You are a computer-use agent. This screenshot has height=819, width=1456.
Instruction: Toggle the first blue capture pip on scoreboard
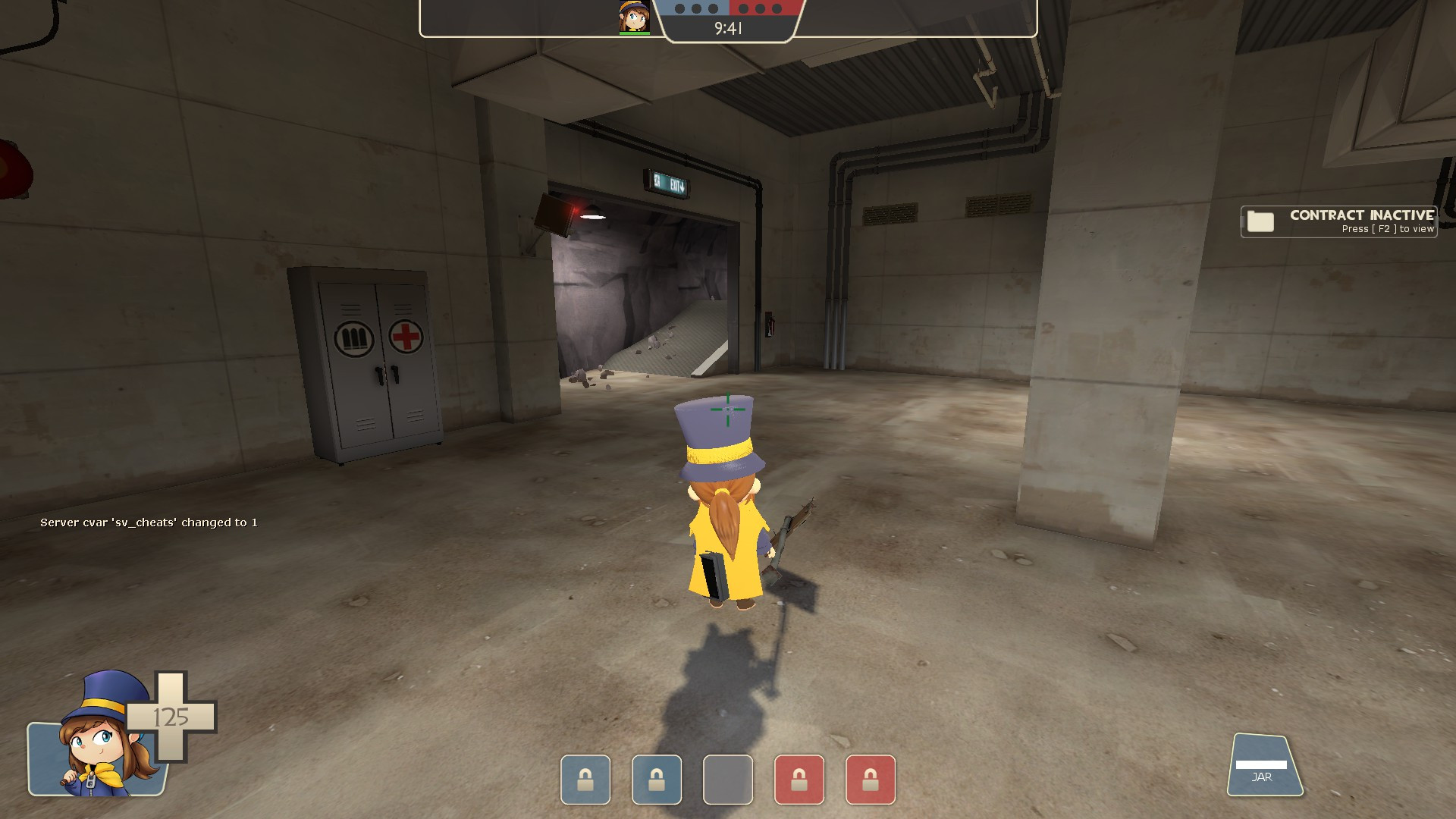(x=679, y=8)
